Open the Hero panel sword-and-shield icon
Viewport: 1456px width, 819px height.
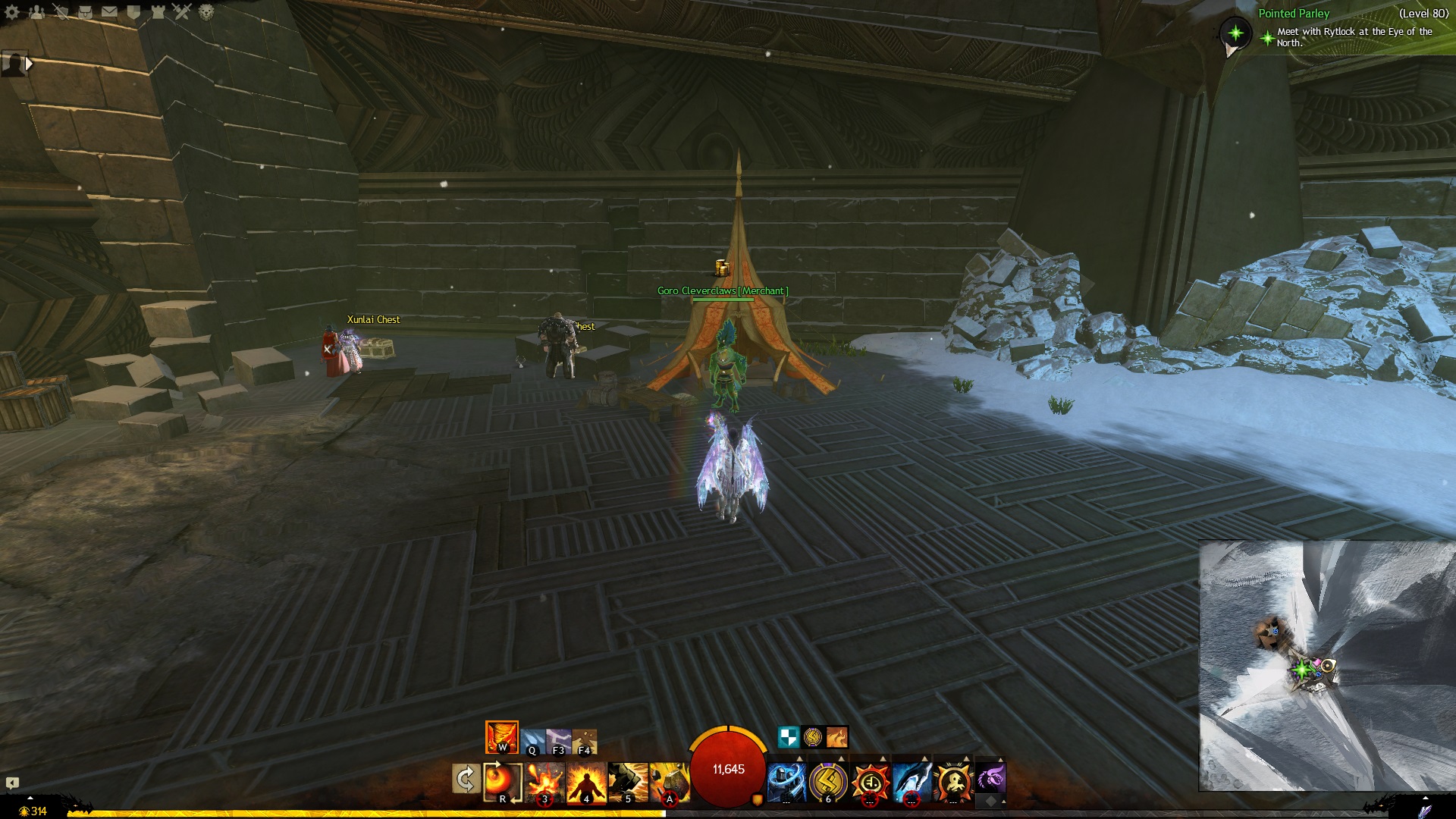coord(61,11)
